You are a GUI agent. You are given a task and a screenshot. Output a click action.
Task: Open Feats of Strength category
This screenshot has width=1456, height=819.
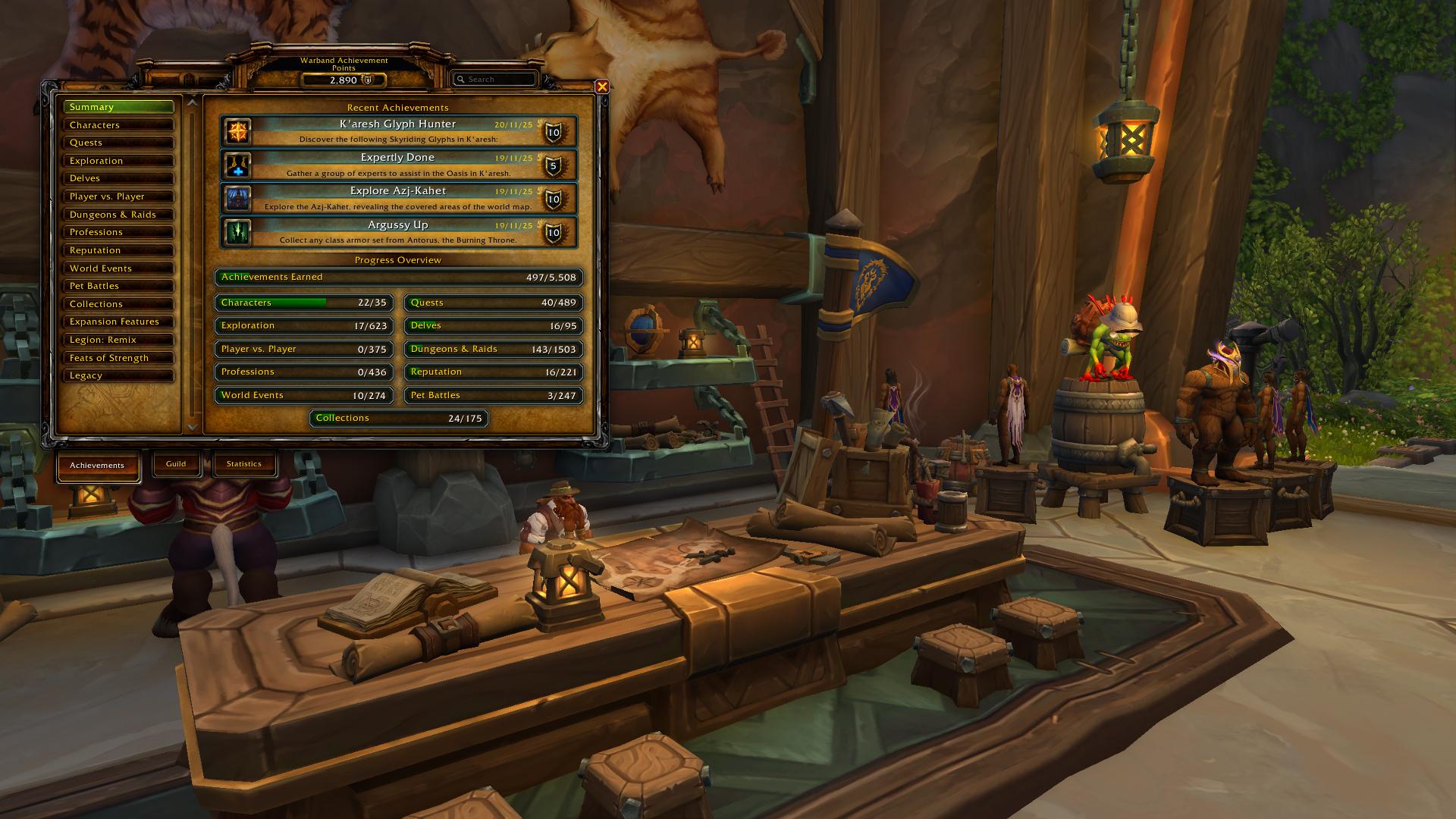(x=118, y=358)
